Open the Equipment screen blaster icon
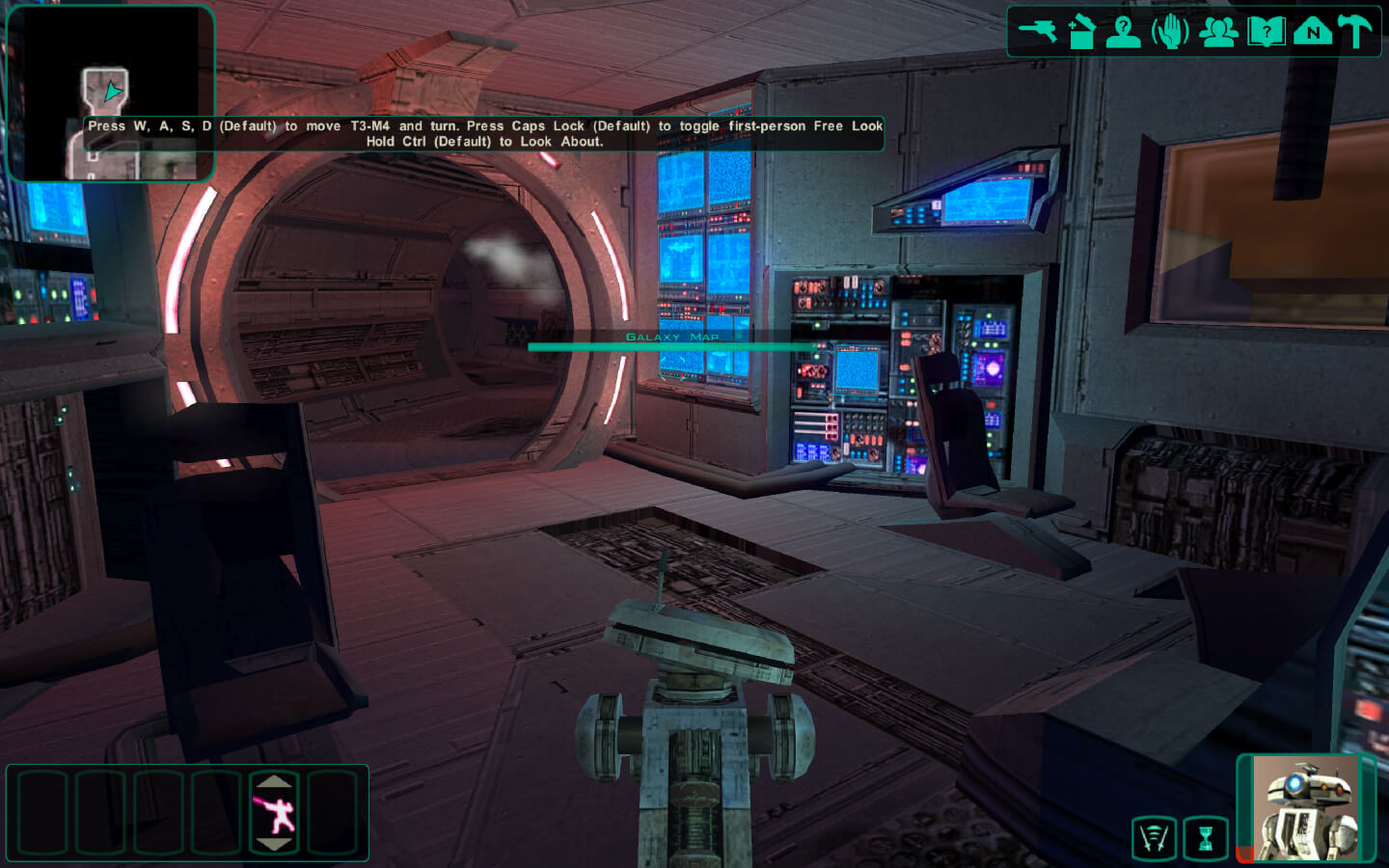Viewport: 1389px width, 868px height. coord(1038,31)
